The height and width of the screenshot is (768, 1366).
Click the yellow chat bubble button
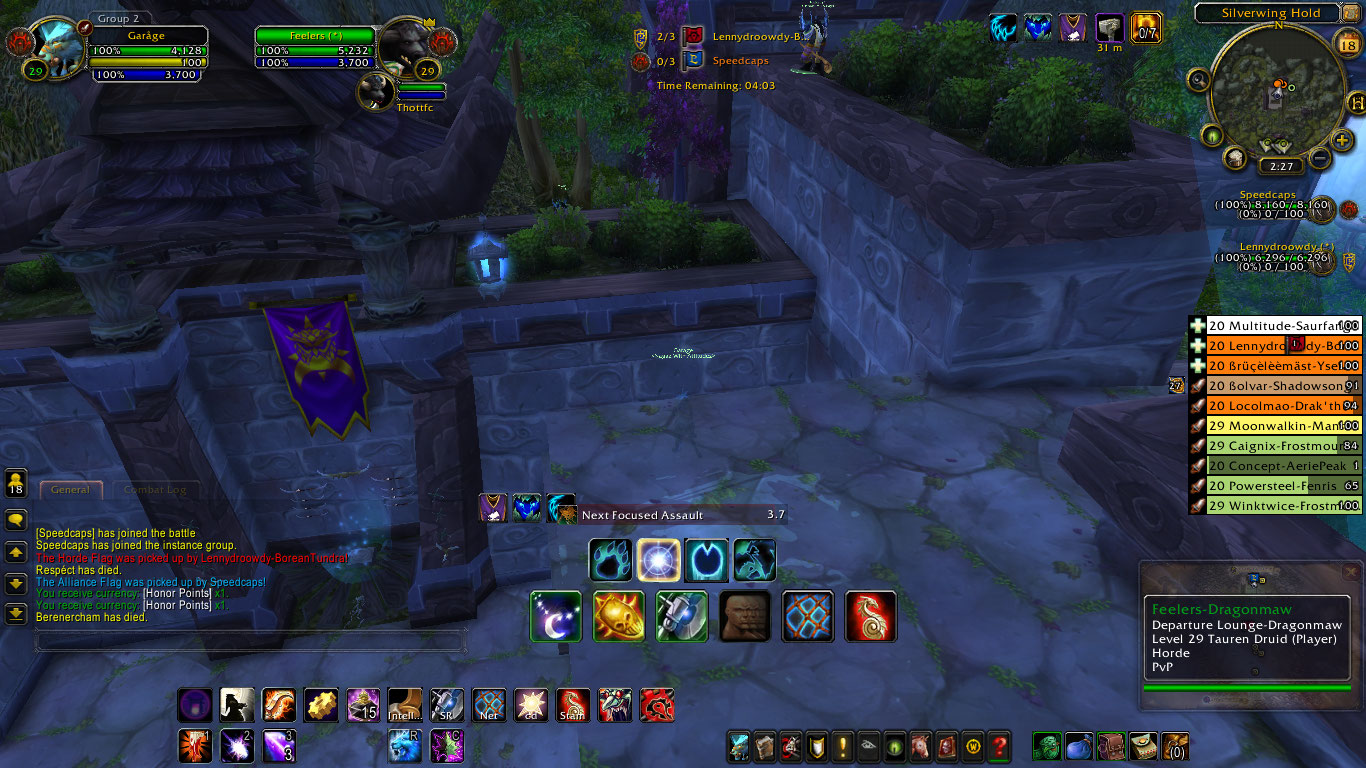(16, 520)
